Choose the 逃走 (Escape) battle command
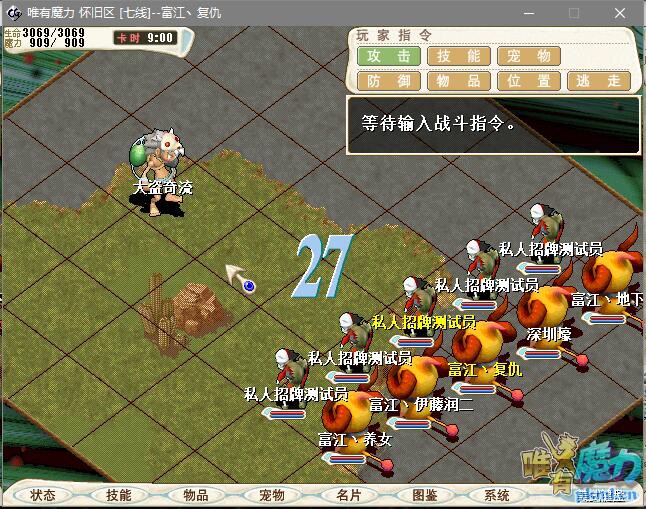646x509 pixels. (x=599, y=81)
